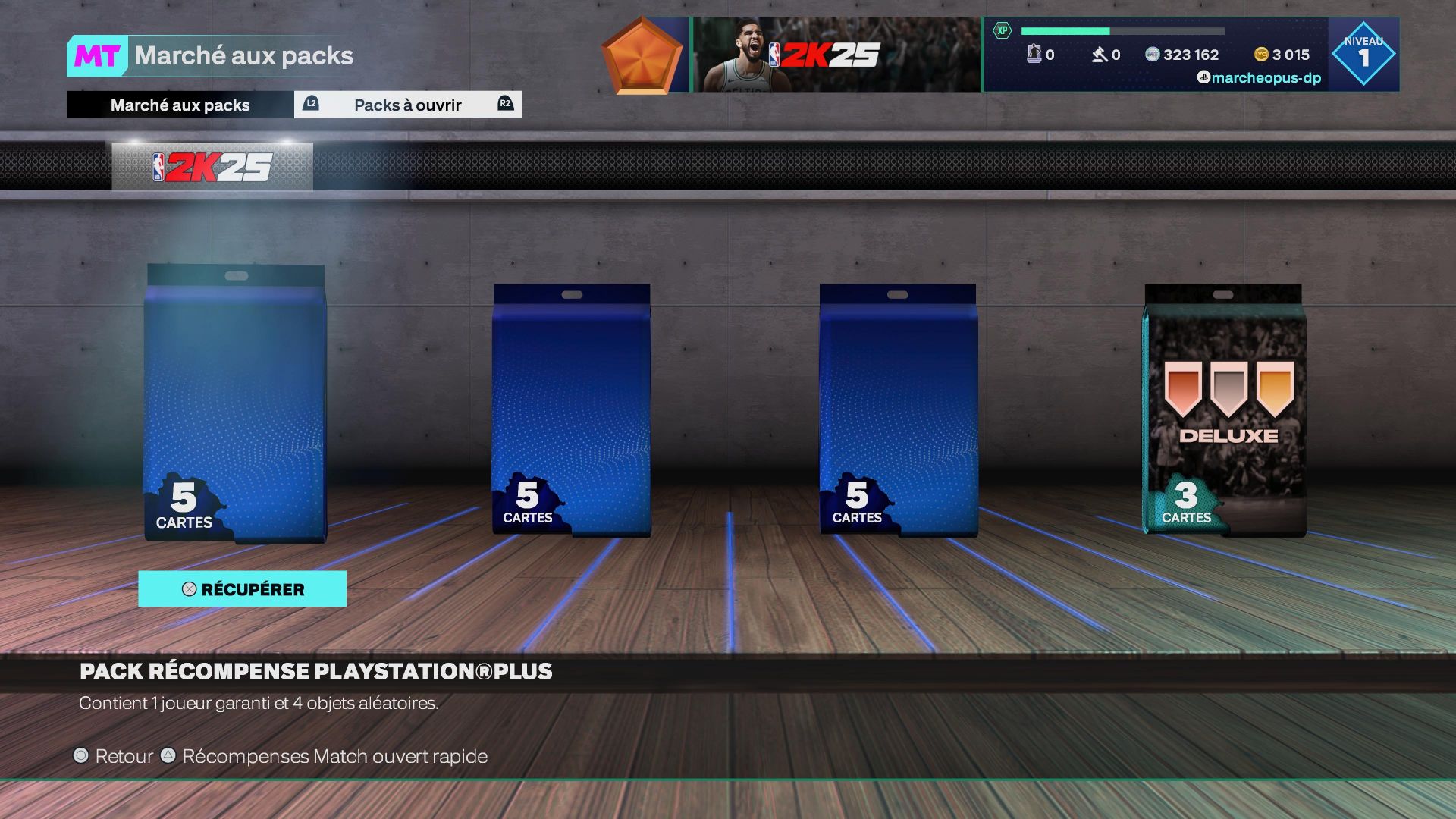Select the highlighted PlayStation Plus reward pack
This screenshot has height=819, width=1456.
235,403
